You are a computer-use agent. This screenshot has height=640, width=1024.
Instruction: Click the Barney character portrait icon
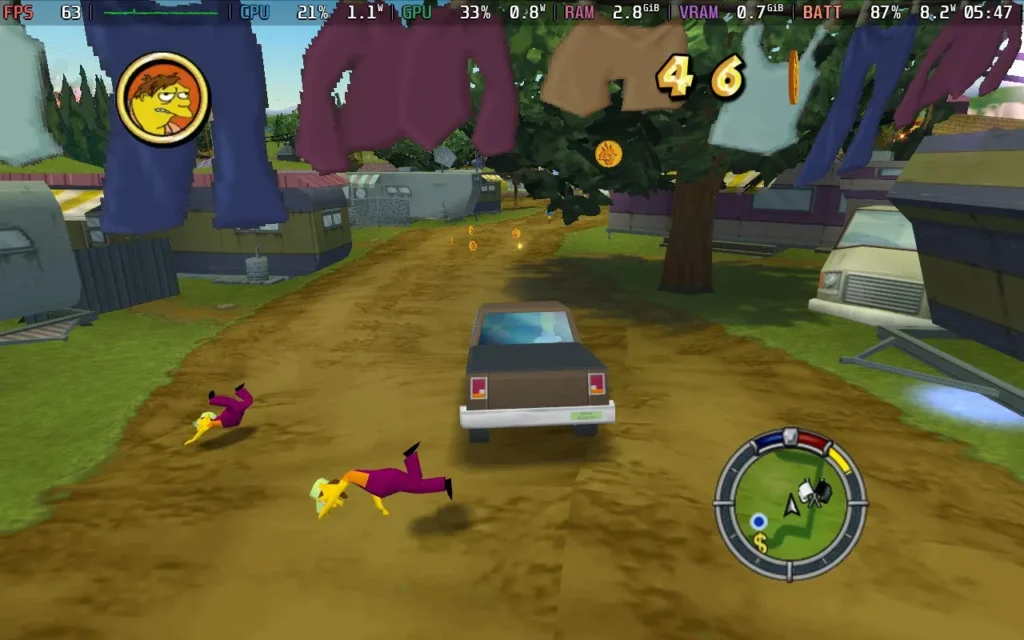pos(162,98)
